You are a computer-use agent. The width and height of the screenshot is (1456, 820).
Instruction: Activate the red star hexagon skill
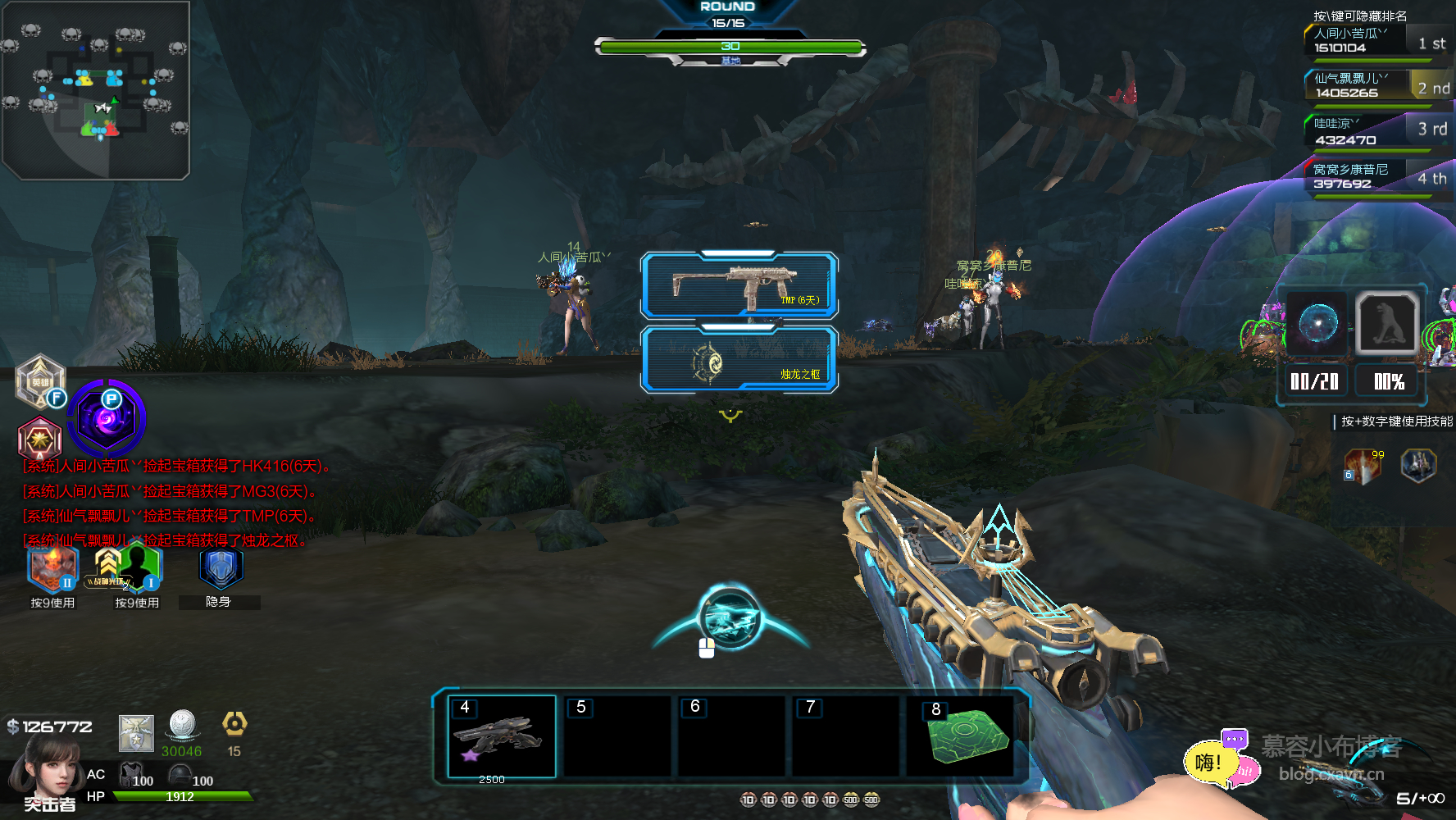[x=39, y=440]
